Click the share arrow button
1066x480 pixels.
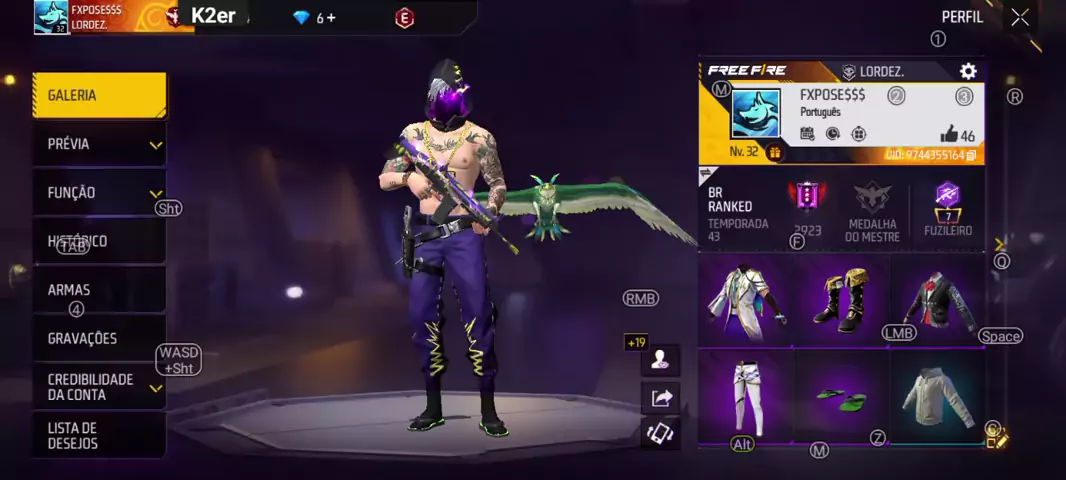point(661,398)
